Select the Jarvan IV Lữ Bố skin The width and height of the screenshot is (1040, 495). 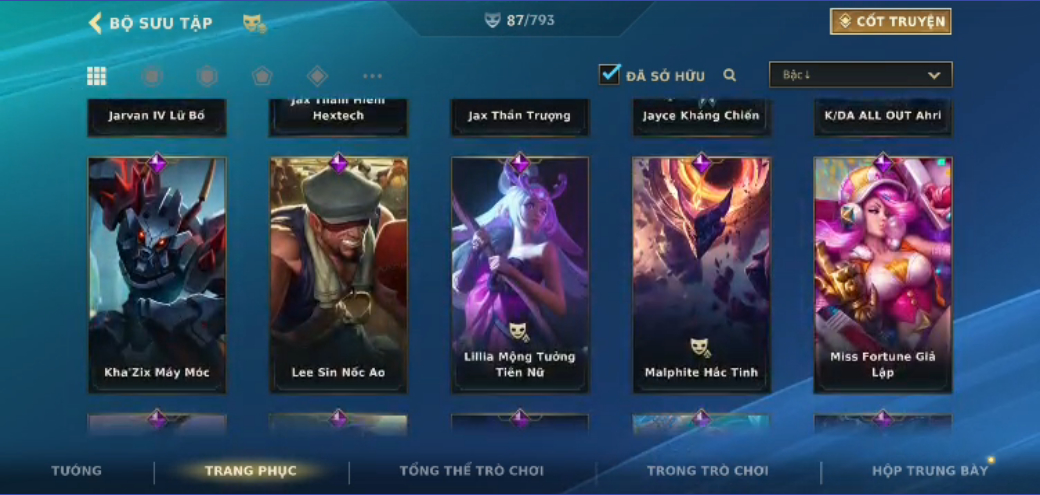click(x=157, y=117)
